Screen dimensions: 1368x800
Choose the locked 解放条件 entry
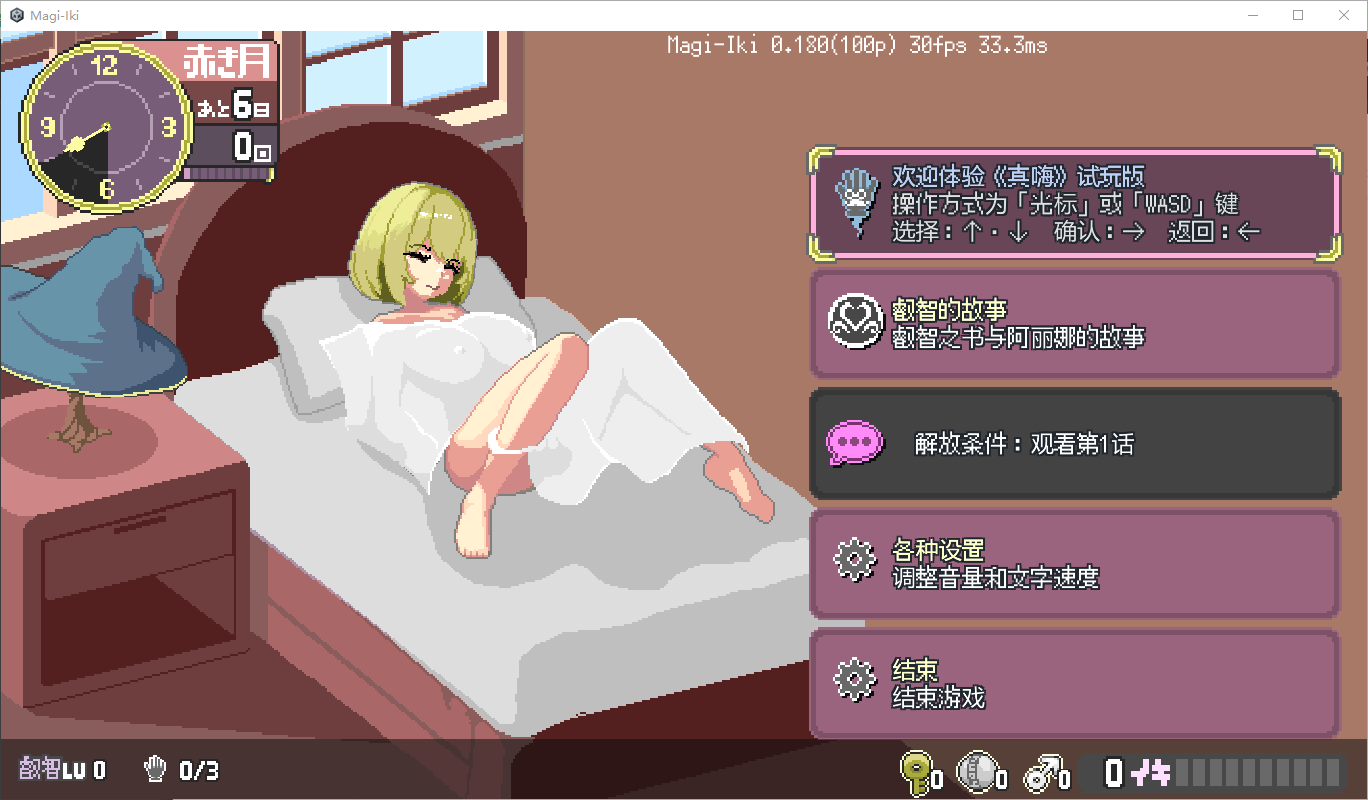click(1073, 444)
